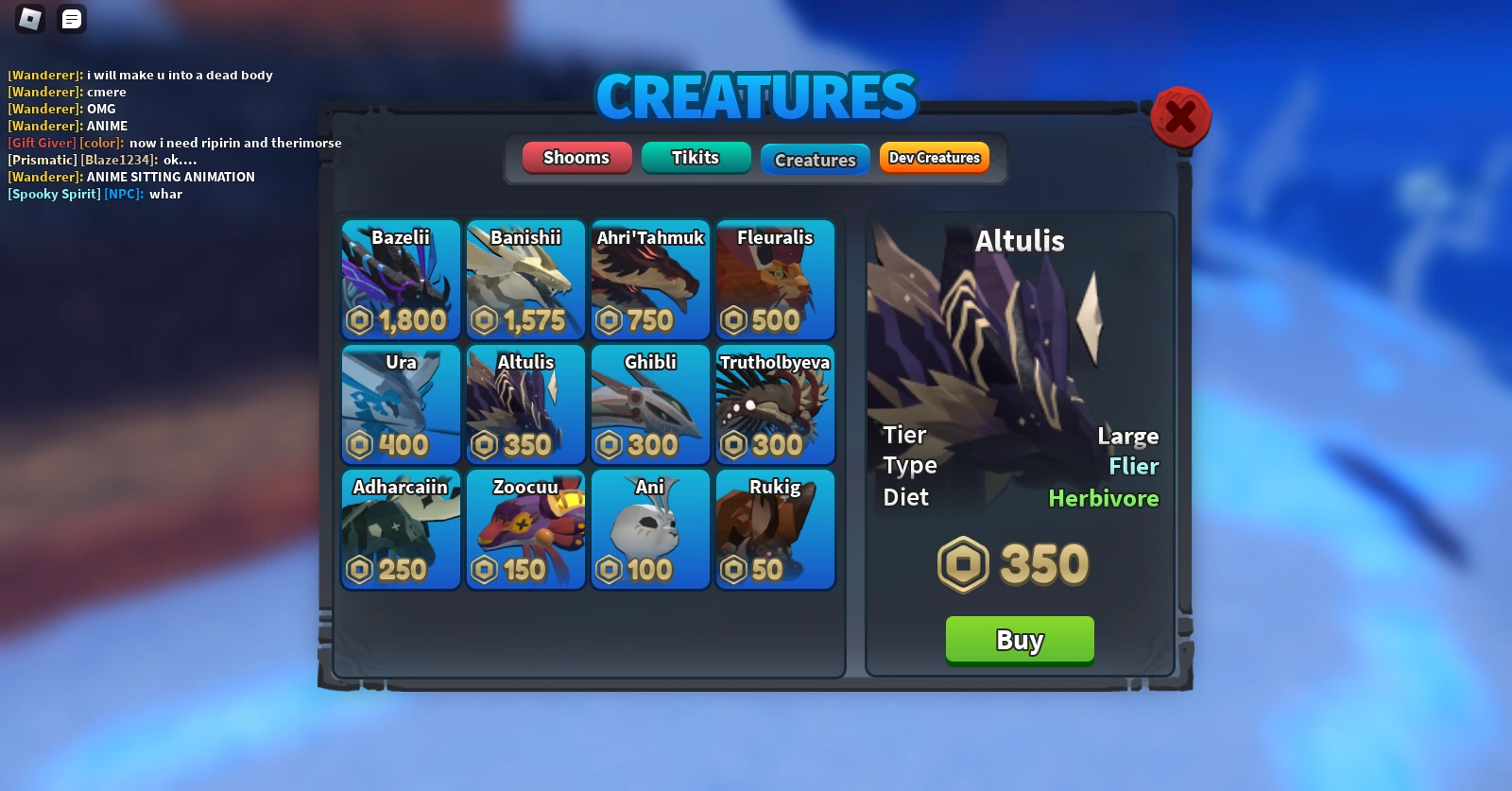
Task: View the Fleuralis creature
Action: [775, 280]
